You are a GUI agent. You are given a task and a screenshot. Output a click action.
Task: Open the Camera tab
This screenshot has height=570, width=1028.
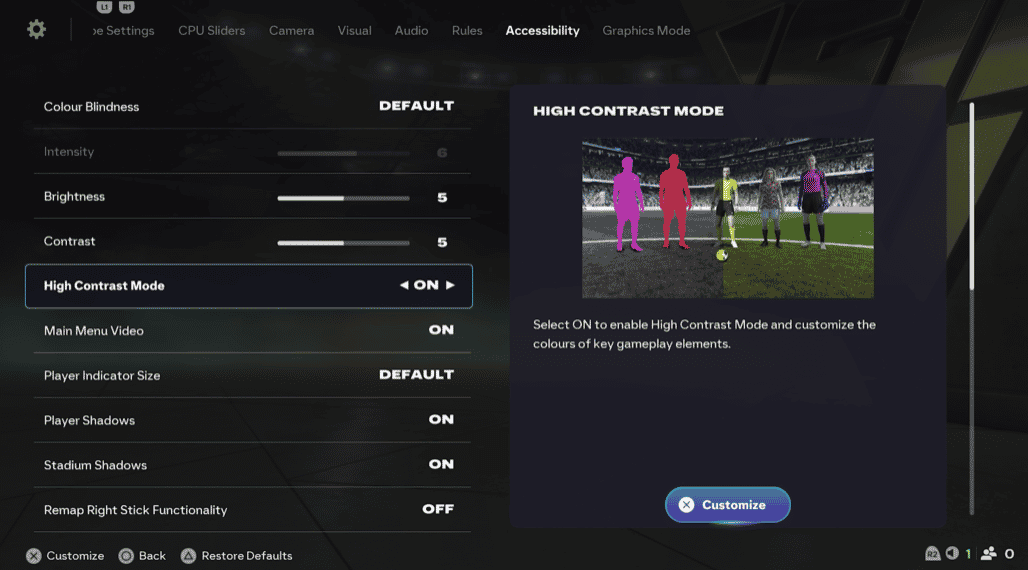291,31
